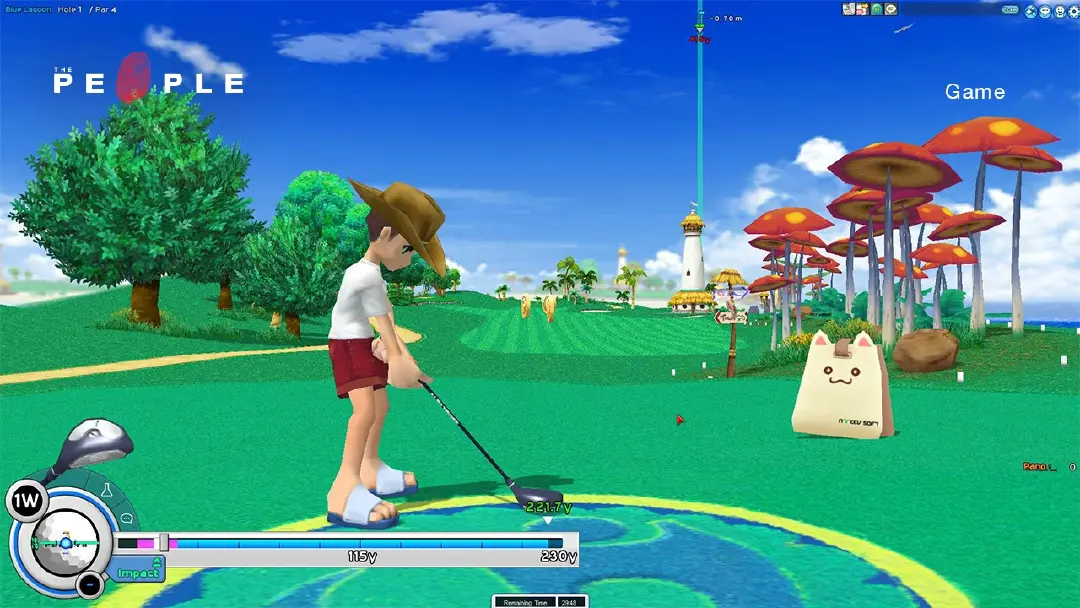Select the yellow speech bubble item icon
The height and width of the screenshot is (608, 1080).
click(890, 9)
